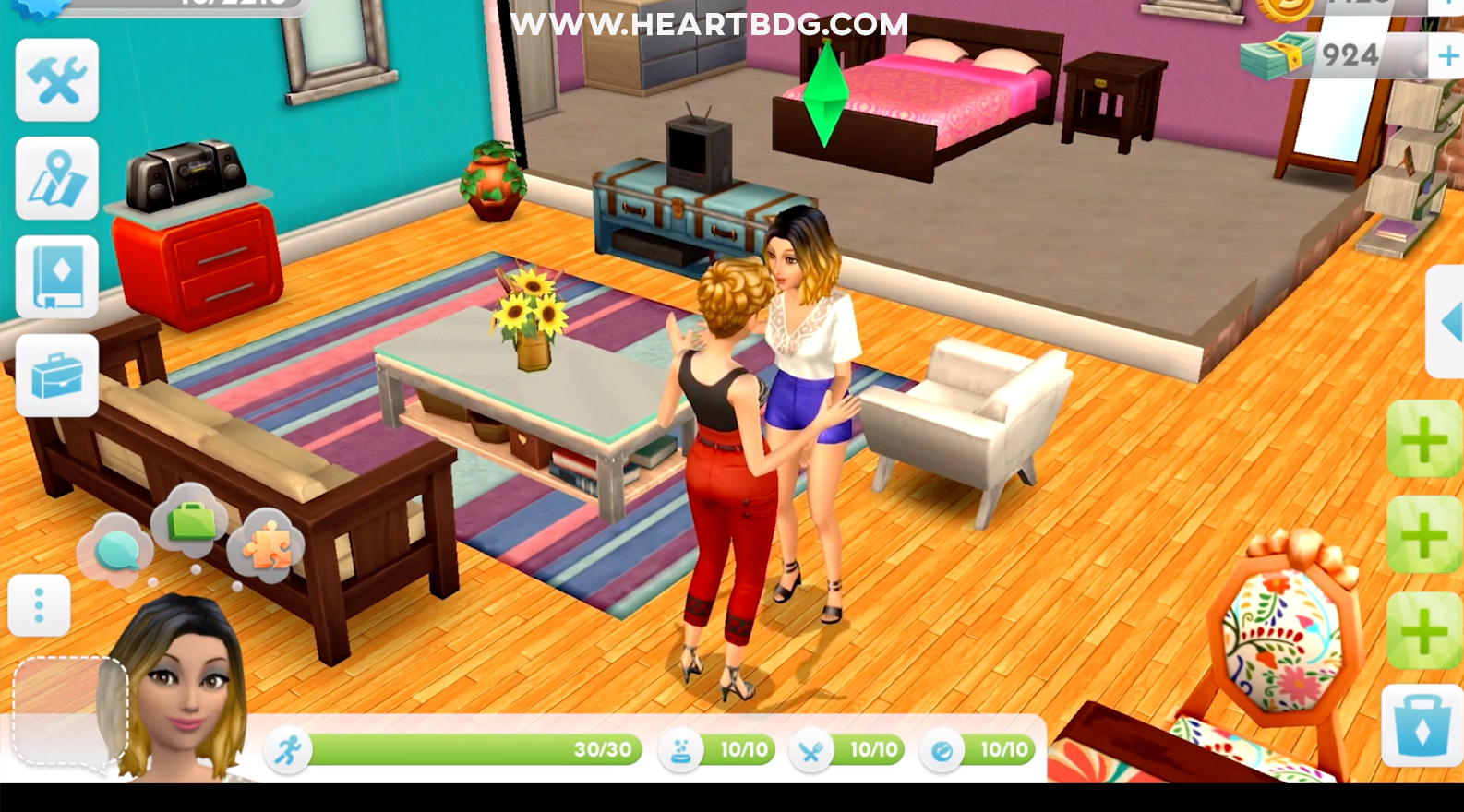Select the shopping bag thought bubble option
Screen dimensions: 1464x812
pos(189,521)
